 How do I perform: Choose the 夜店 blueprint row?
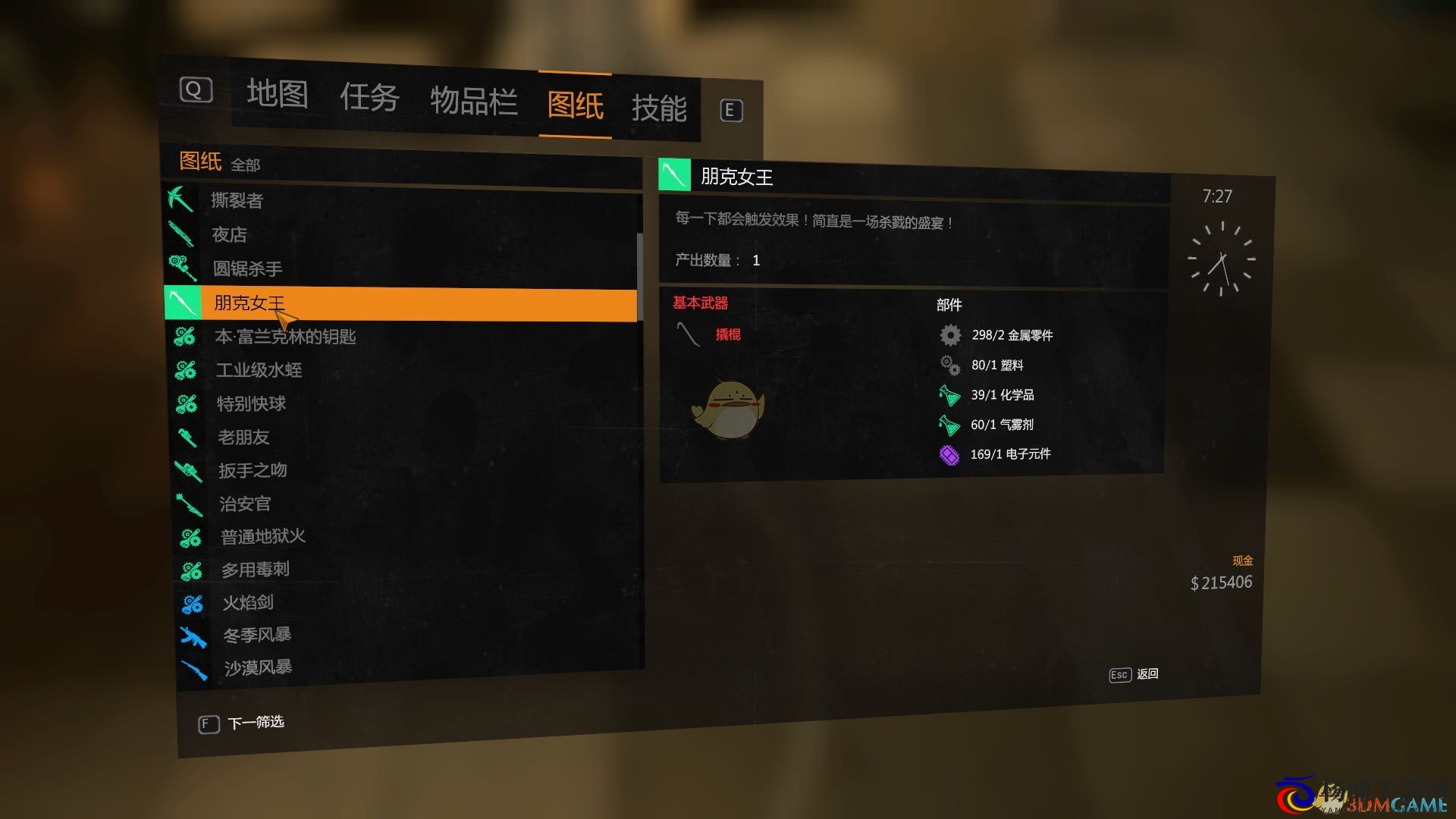click(x=230, y=234)
